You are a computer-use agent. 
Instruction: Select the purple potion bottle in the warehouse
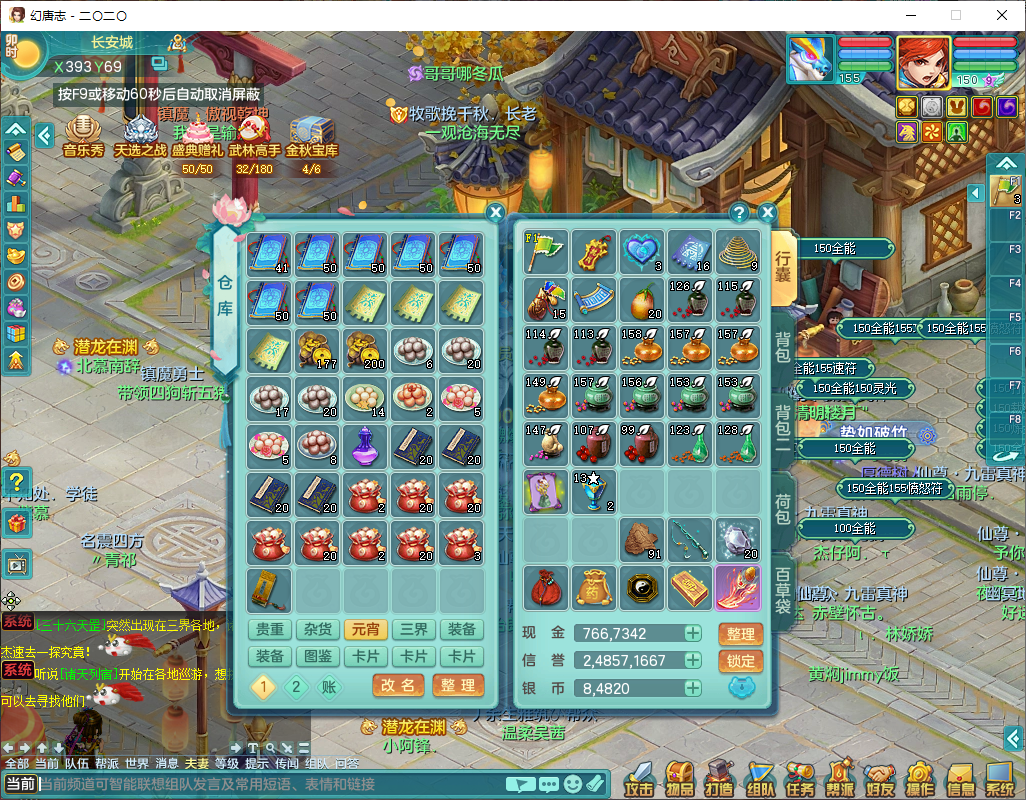click(x=366, y=446)
